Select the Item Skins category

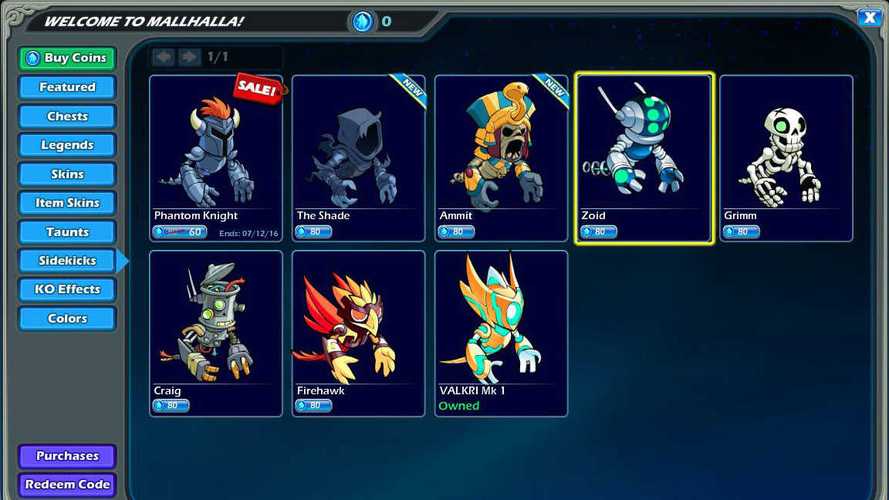(67, 203)
